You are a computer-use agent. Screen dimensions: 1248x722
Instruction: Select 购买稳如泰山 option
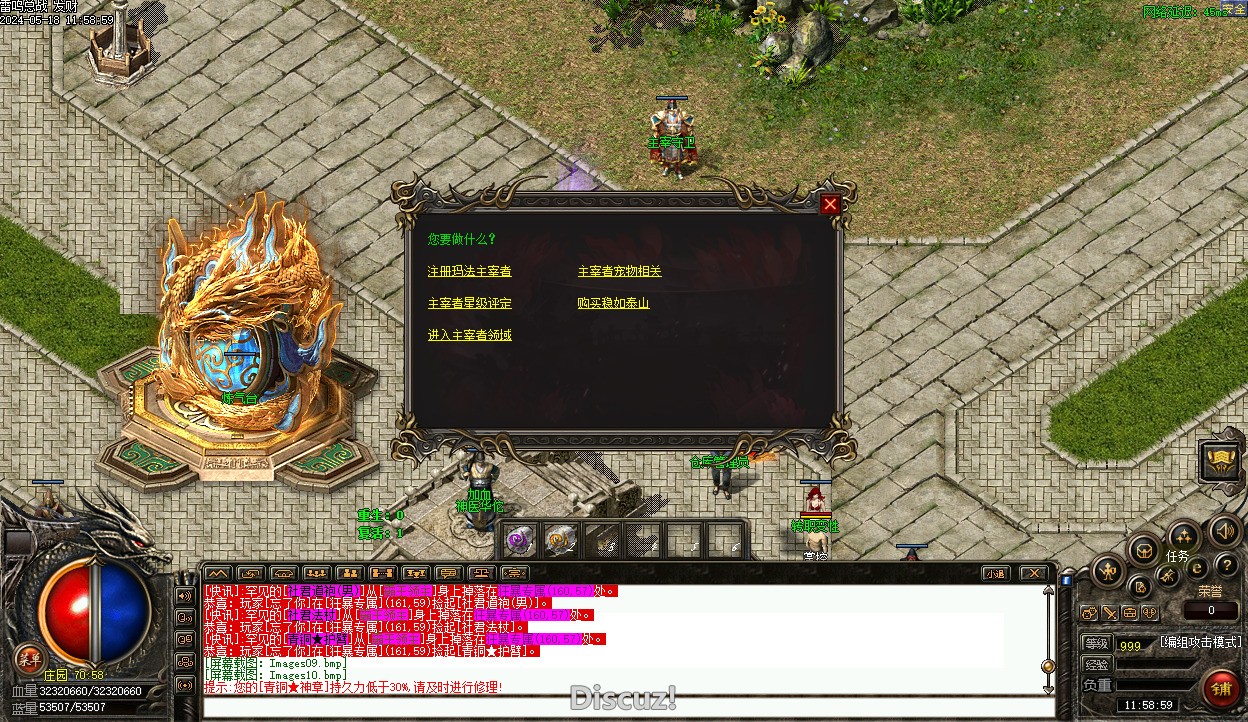click(x=613, y=303)
